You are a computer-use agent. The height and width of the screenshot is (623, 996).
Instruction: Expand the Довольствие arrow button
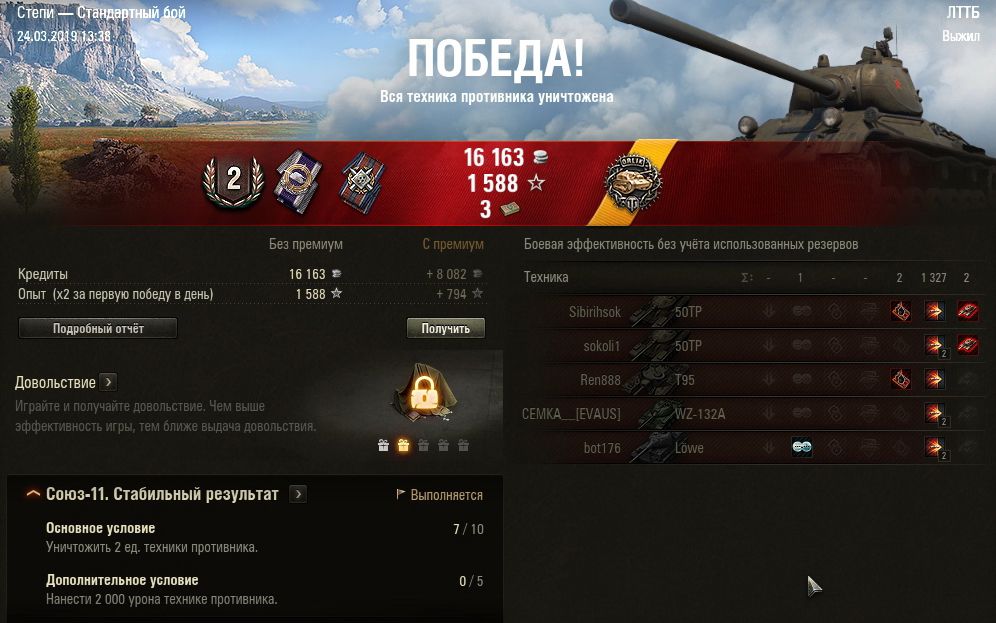(108, 382)
